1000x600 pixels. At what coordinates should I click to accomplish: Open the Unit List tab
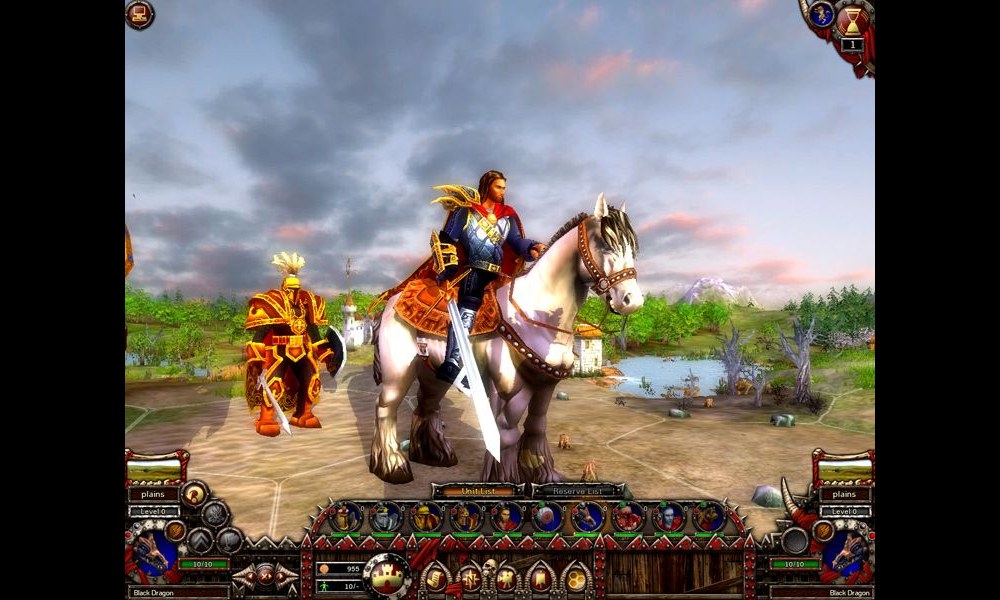click(x=477, y=491)
